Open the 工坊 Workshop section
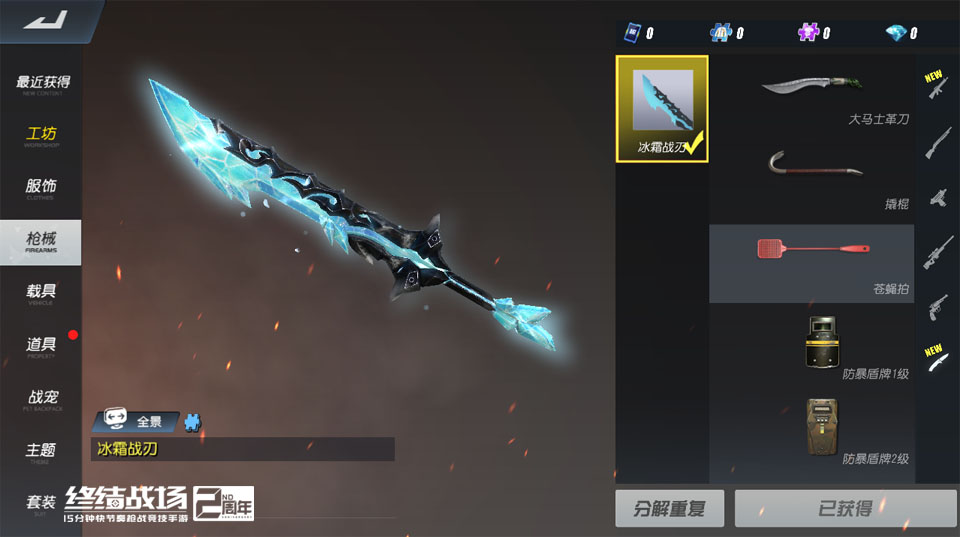This screenshot has width=960, height=537. 42,136
